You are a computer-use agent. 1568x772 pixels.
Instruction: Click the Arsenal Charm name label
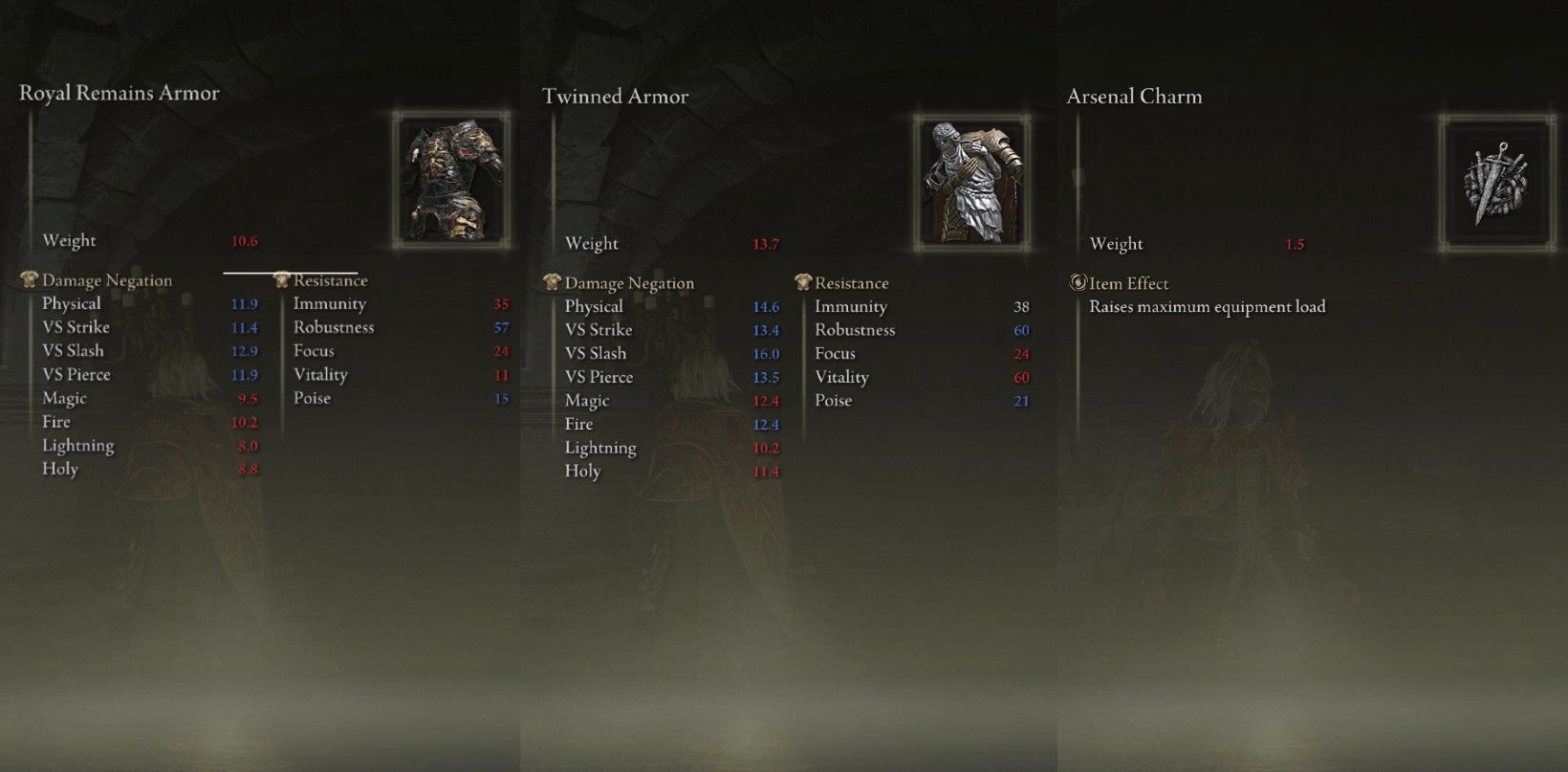(1134, 96)
